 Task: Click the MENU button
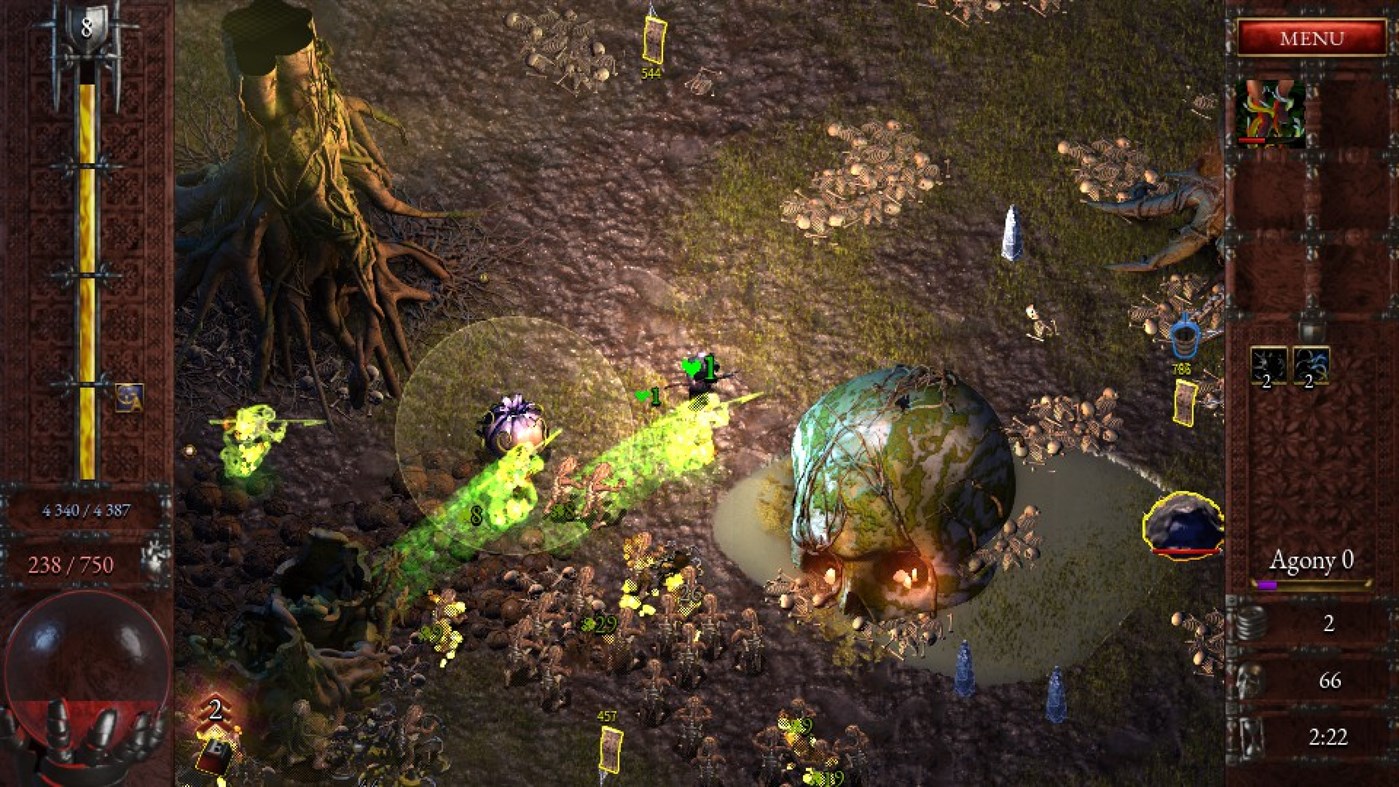[1312, 37]
